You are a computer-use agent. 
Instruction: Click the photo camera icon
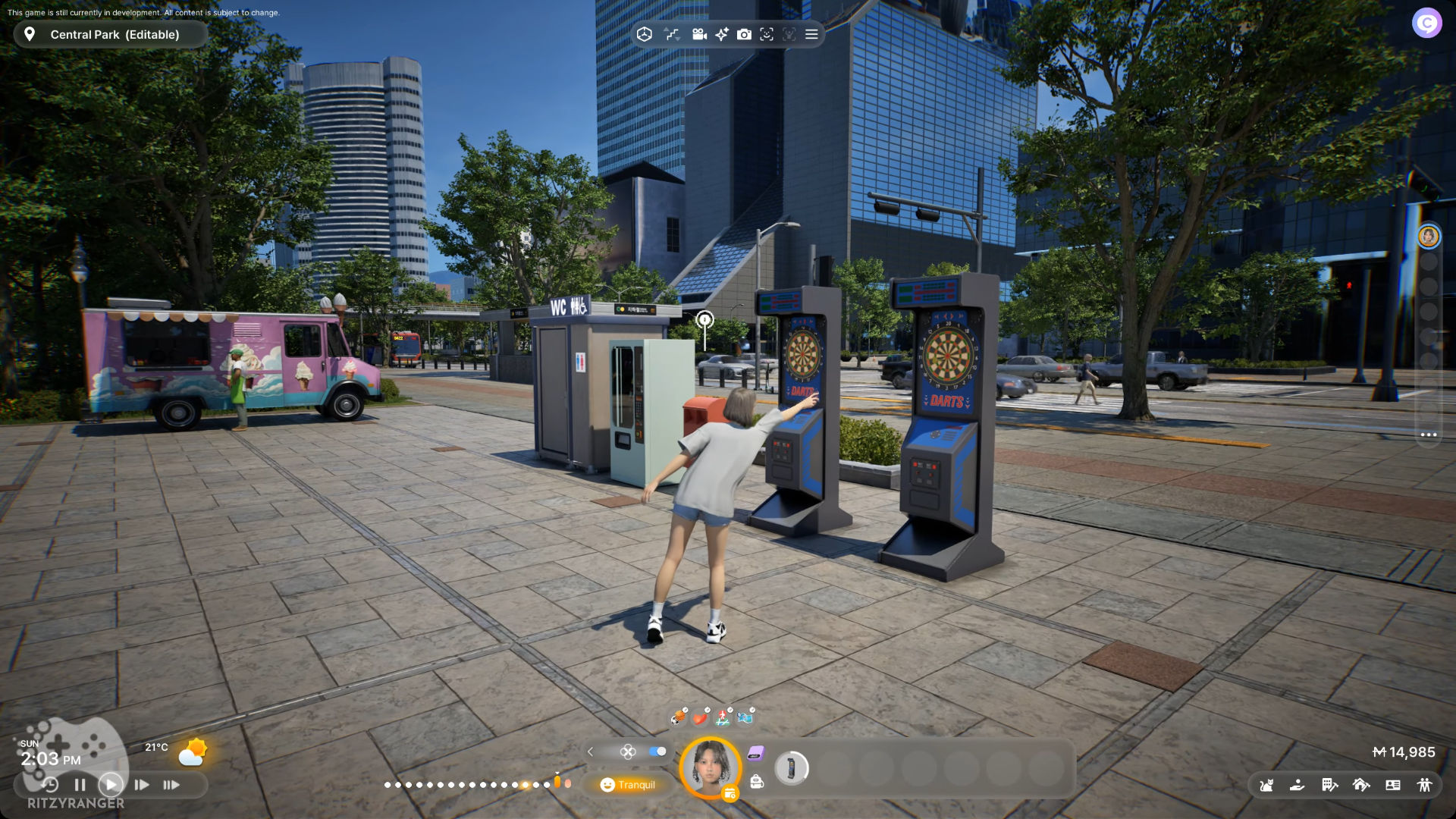point(744,34)
